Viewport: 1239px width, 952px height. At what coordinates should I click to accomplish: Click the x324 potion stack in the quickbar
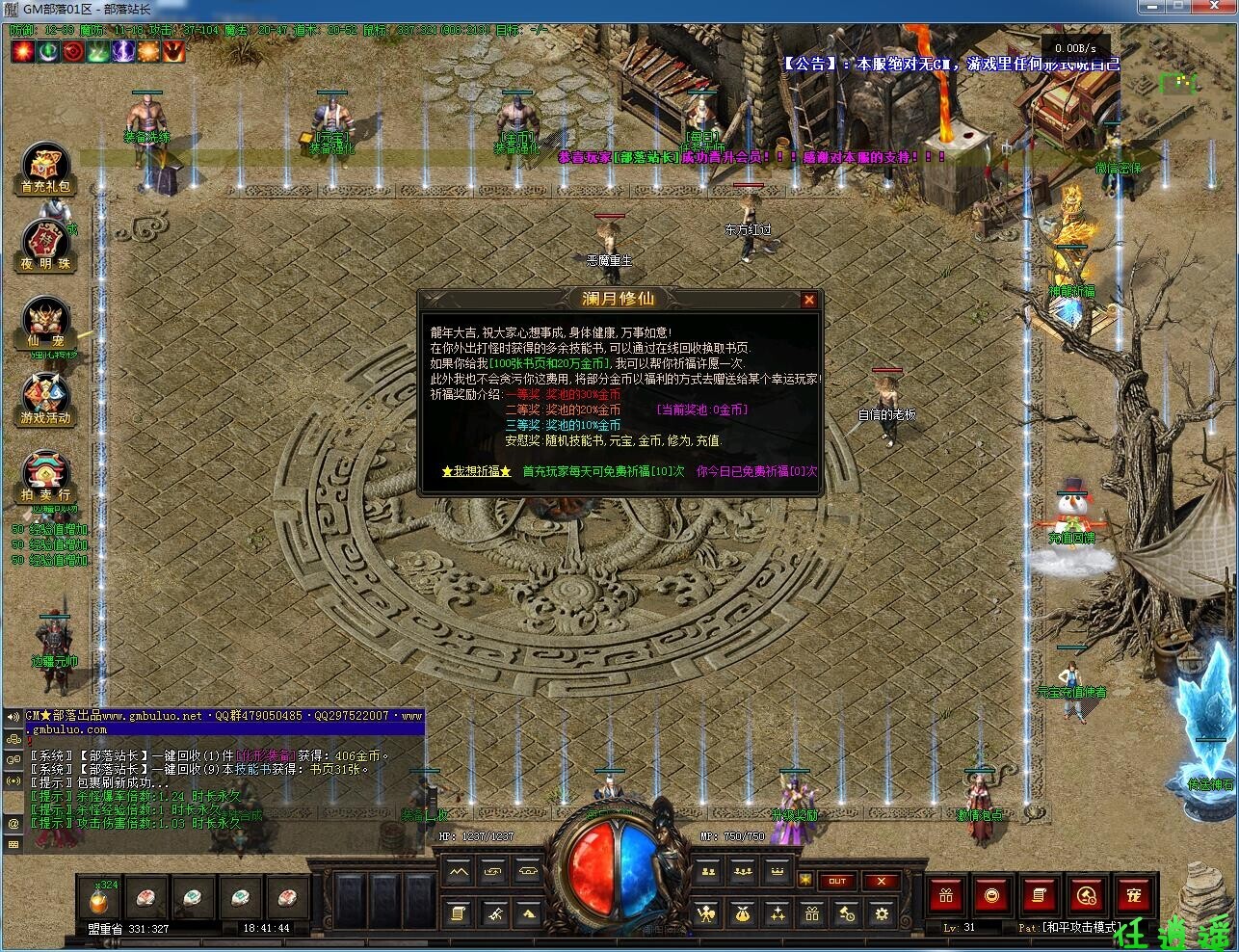99,899
